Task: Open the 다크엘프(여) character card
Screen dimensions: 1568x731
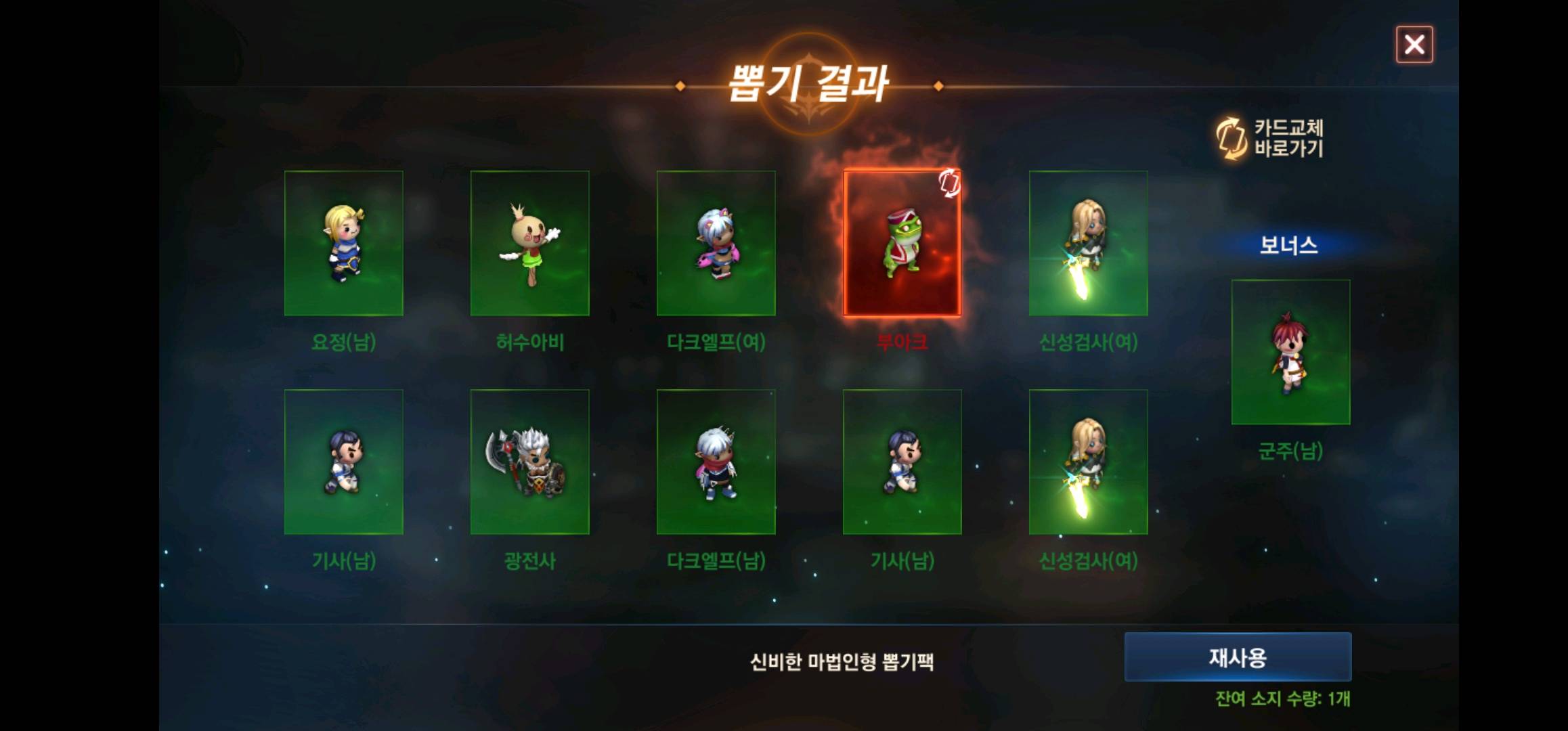Action: pos(716,242)
